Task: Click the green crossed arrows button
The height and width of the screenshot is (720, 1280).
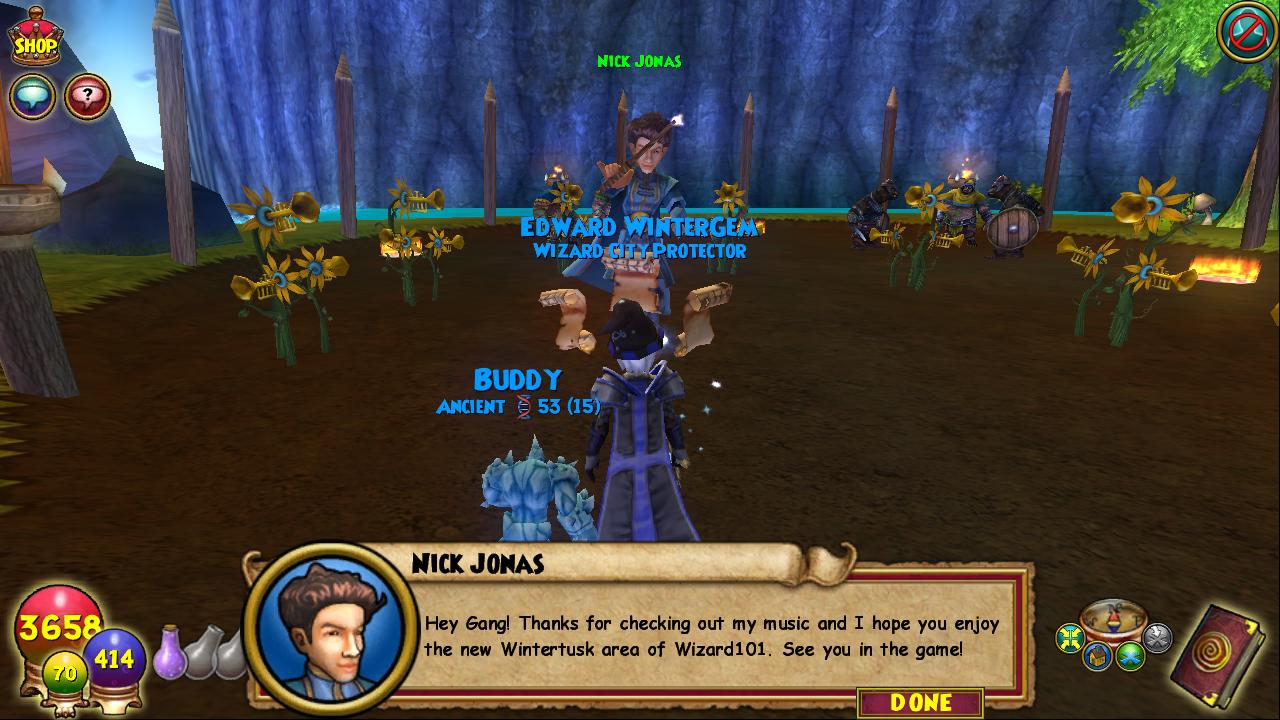Action: tap(1130, 656)
